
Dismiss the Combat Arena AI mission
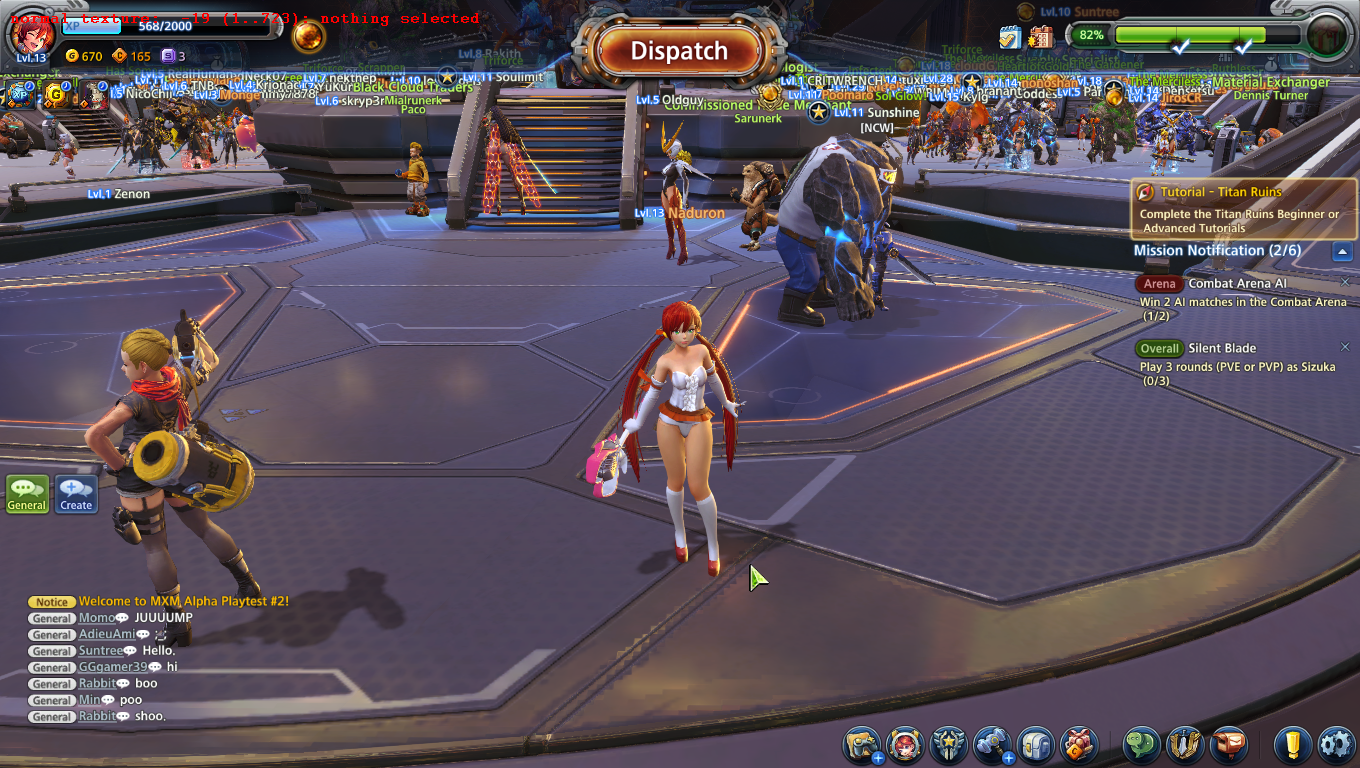coord(1345,282)
